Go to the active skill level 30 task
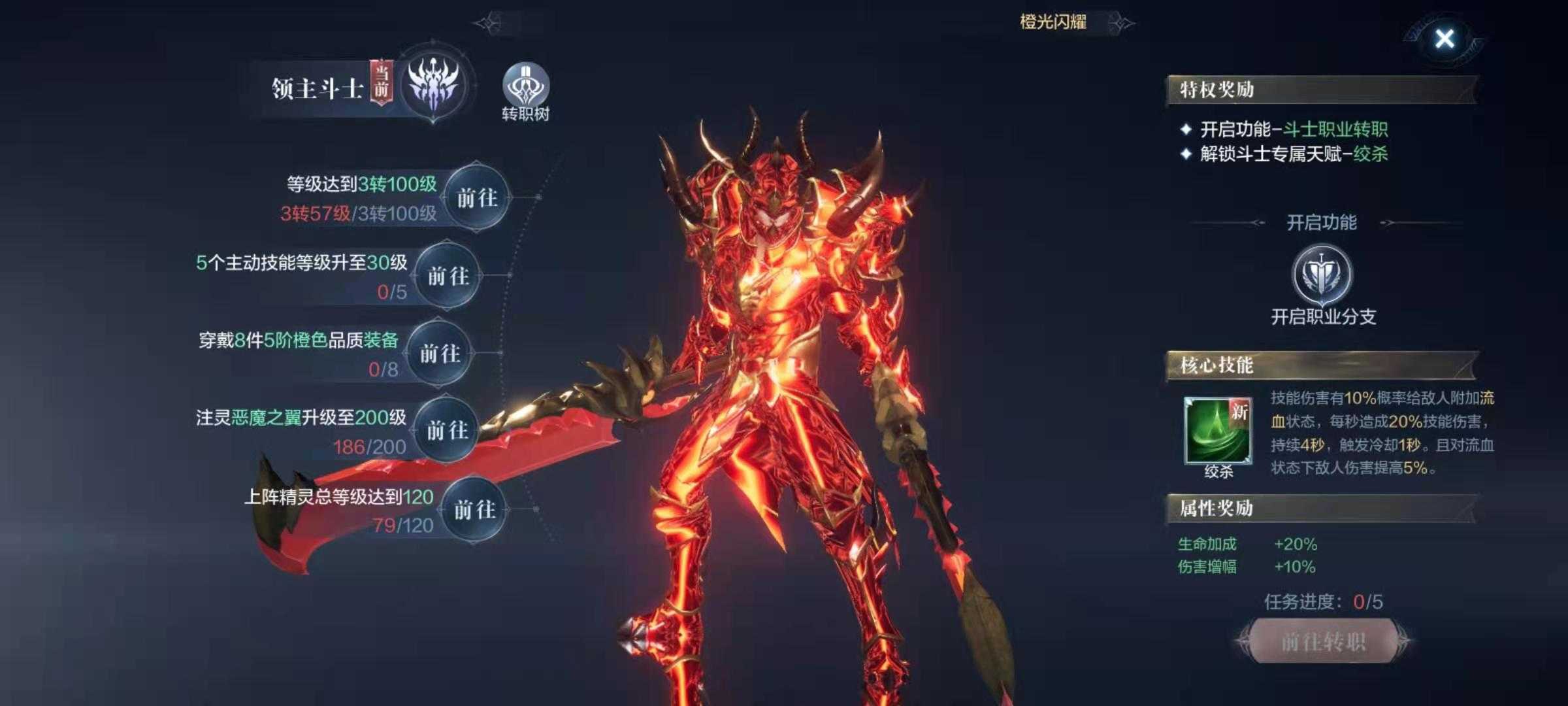This screenshot has width=1568, height=706. [448, 276]
